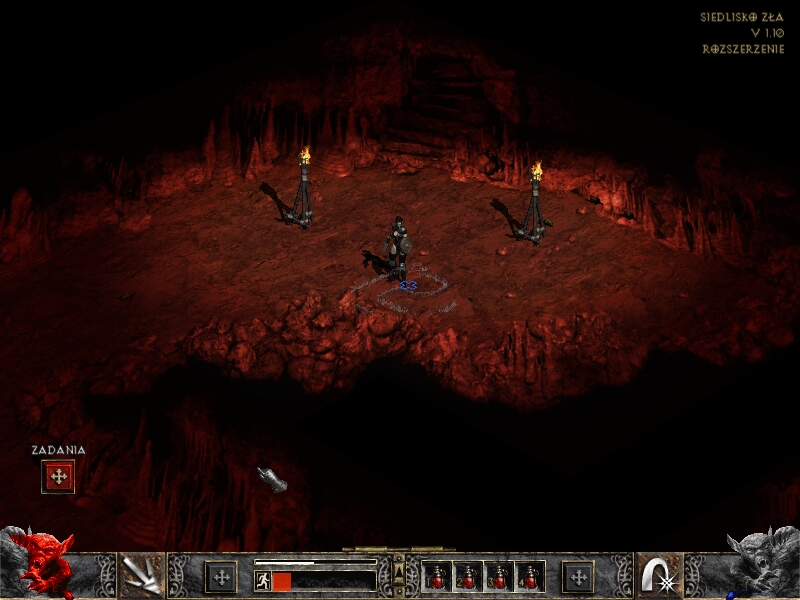This screenshot has width=800, height=600.
Task: Select the left attack skill icon with arrows
Action: tap(141, 576)
